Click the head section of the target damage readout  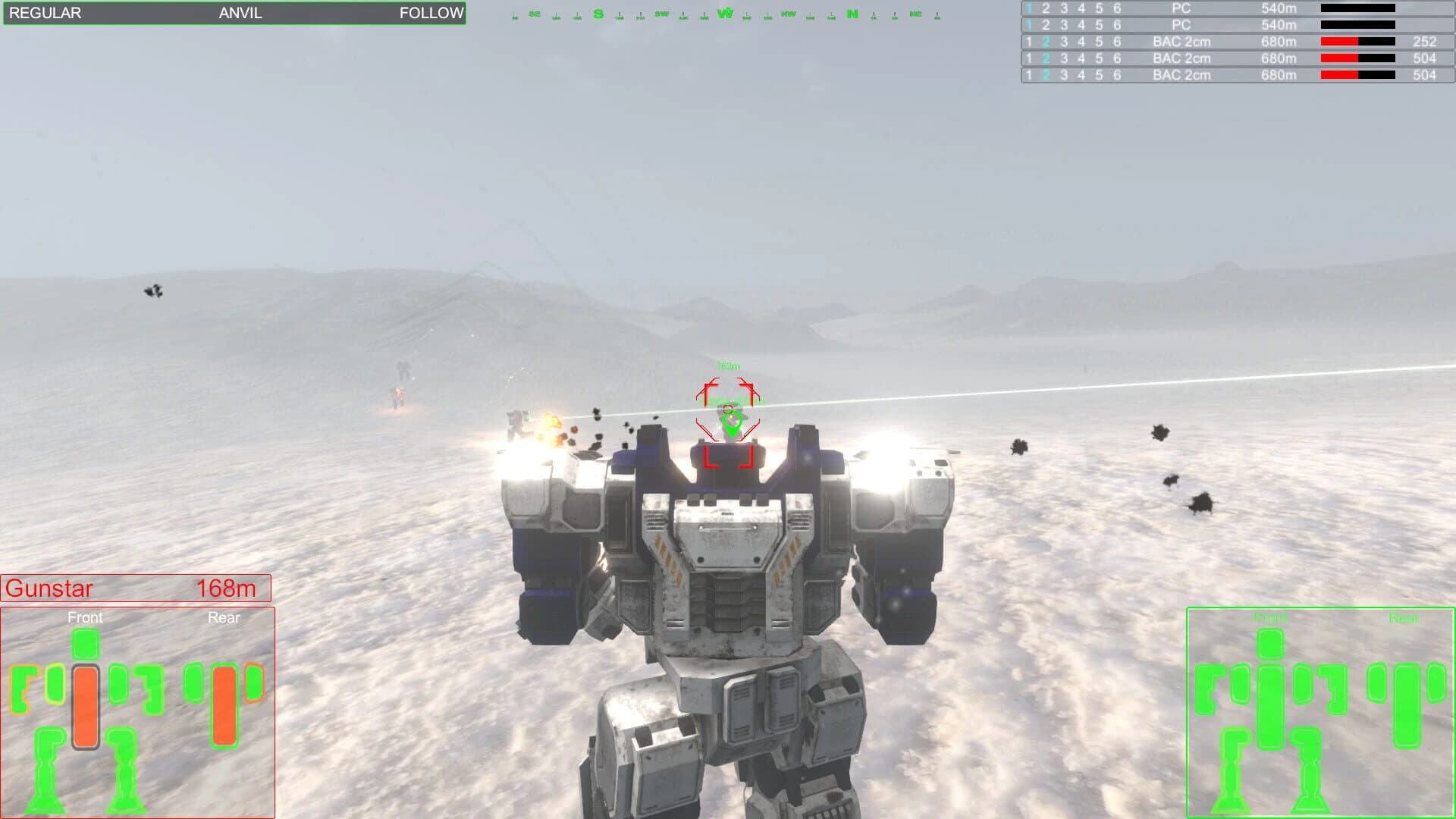[86, 644]
